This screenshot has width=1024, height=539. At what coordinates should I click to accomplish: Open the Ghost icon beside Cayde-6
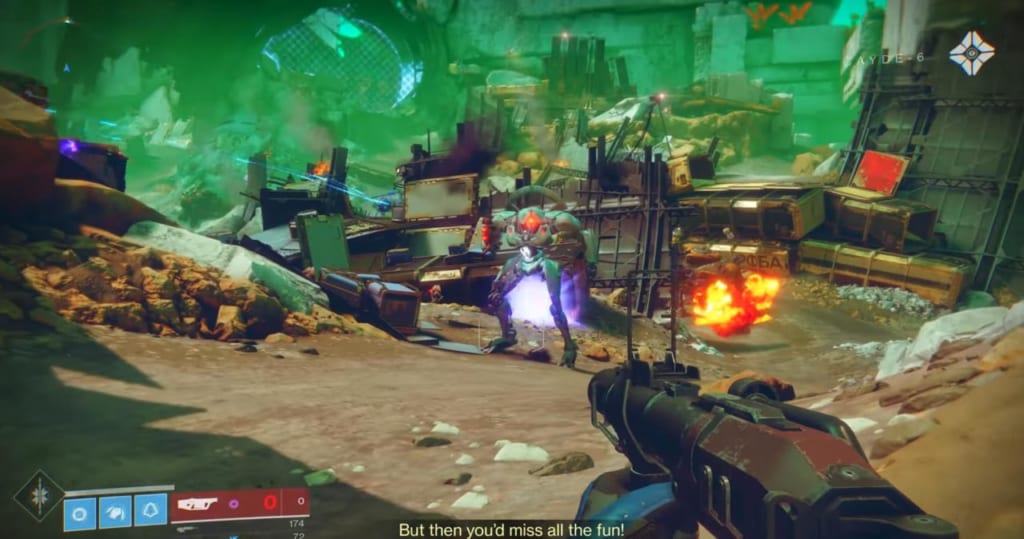(x=971, y=52)
